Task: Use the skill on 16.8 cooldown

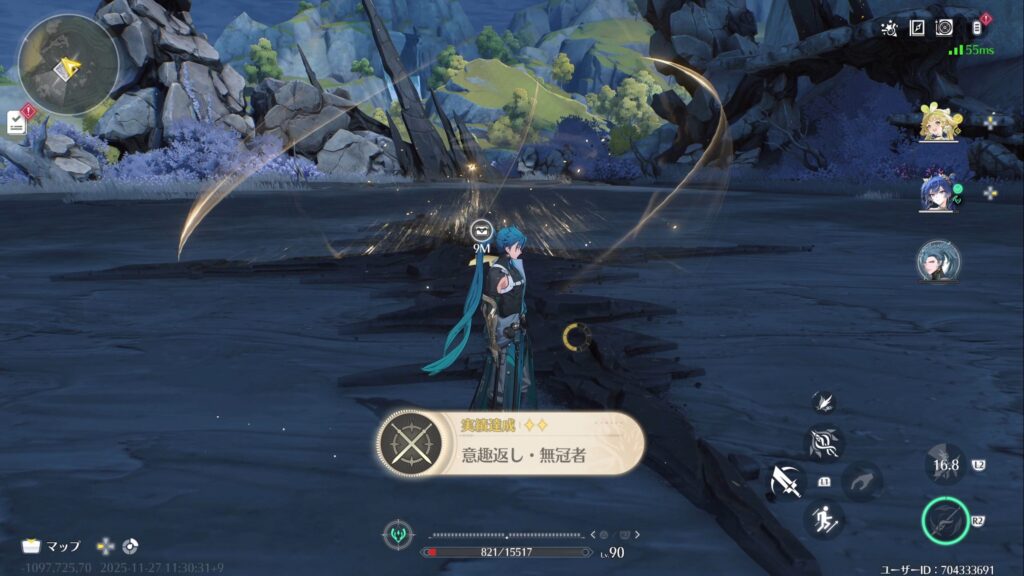Action: click(x=945, y=465)
